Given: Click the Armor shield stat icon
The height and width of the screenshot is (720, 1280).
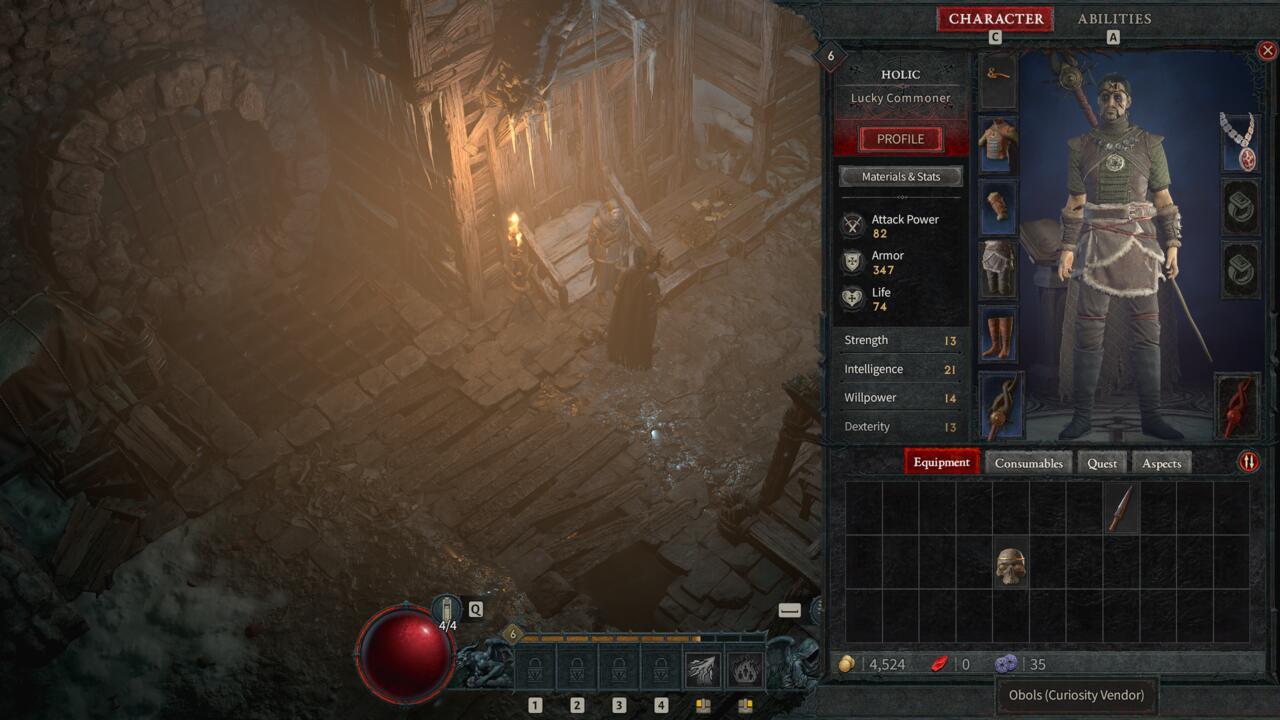Looking at the screenshot, I should click(x=852, y=261).
